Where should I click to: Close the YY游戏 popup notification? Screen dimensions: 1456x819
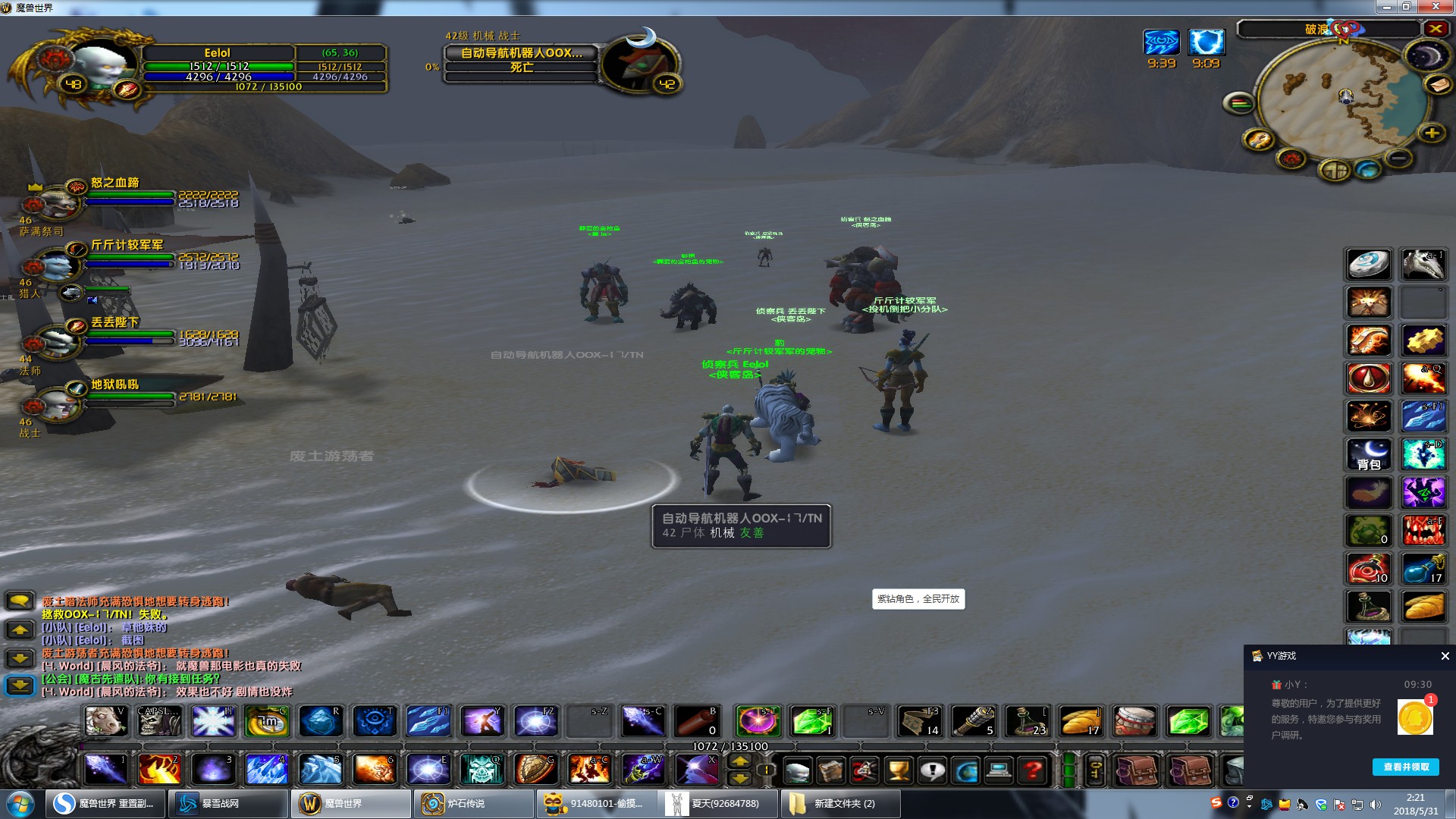[1445, 656]
